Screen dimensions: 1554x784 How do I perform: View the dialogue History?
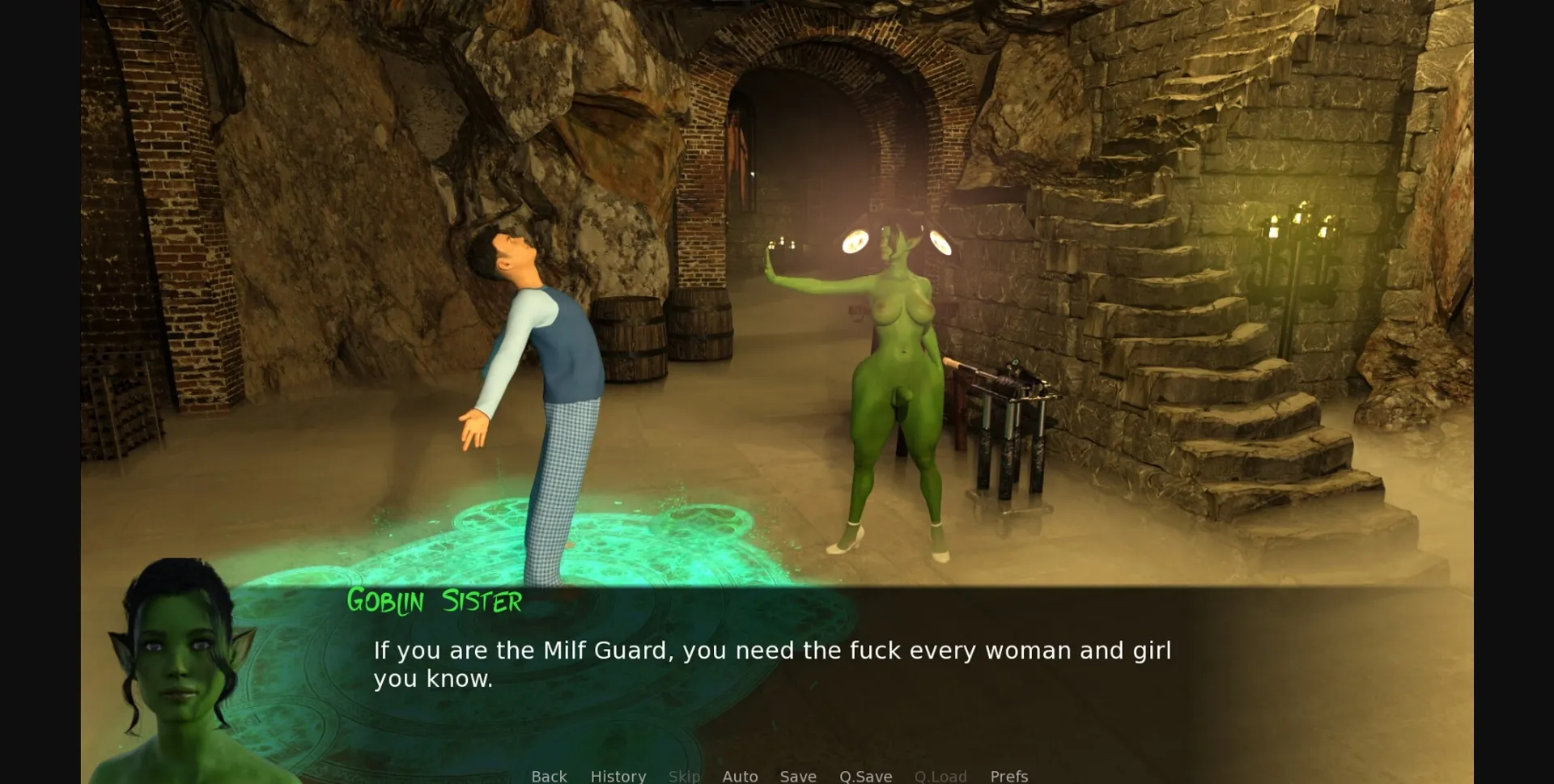tap(618, 776)
